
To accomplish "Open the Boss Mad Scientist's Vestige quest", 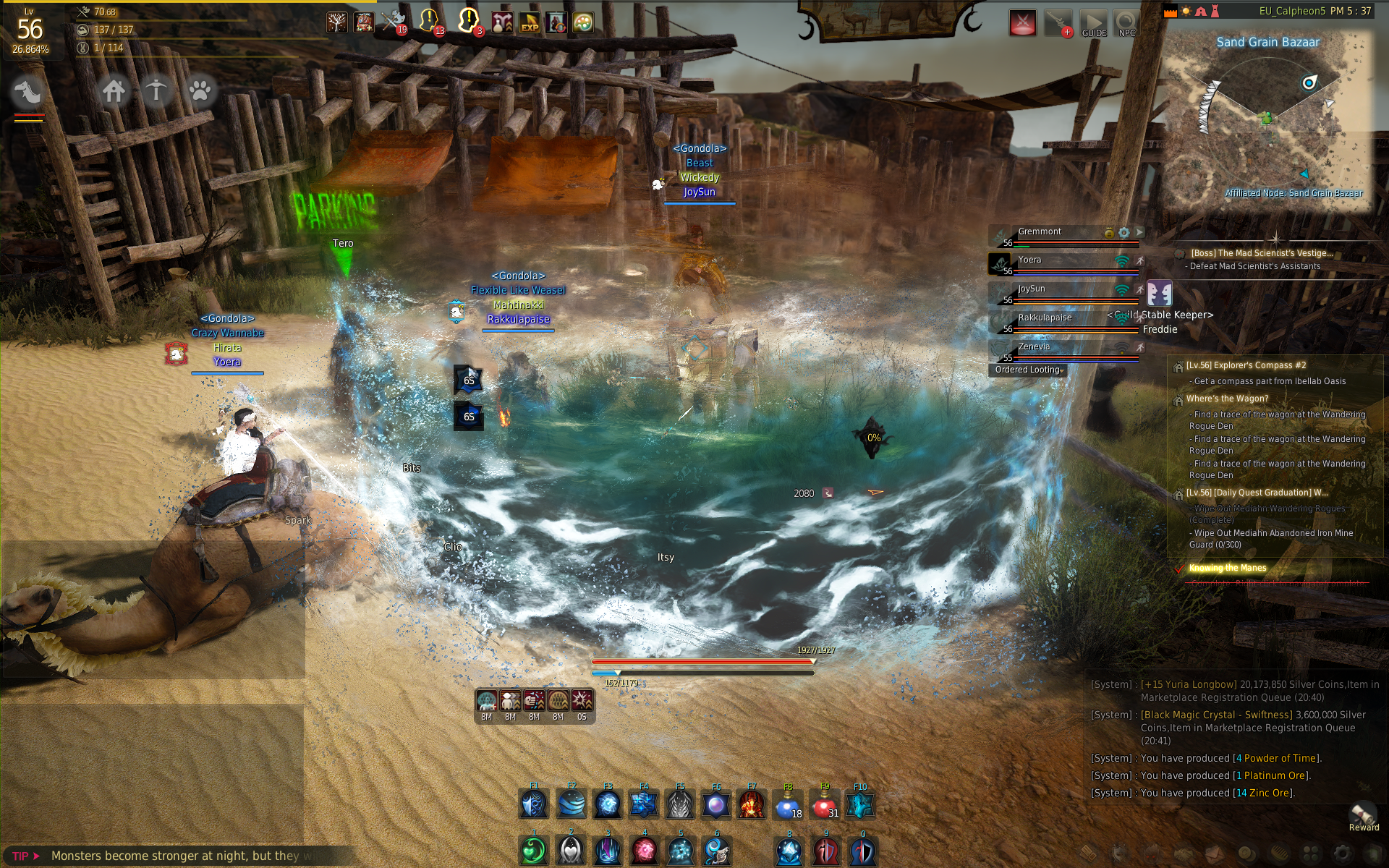I will pos(1262,253).
